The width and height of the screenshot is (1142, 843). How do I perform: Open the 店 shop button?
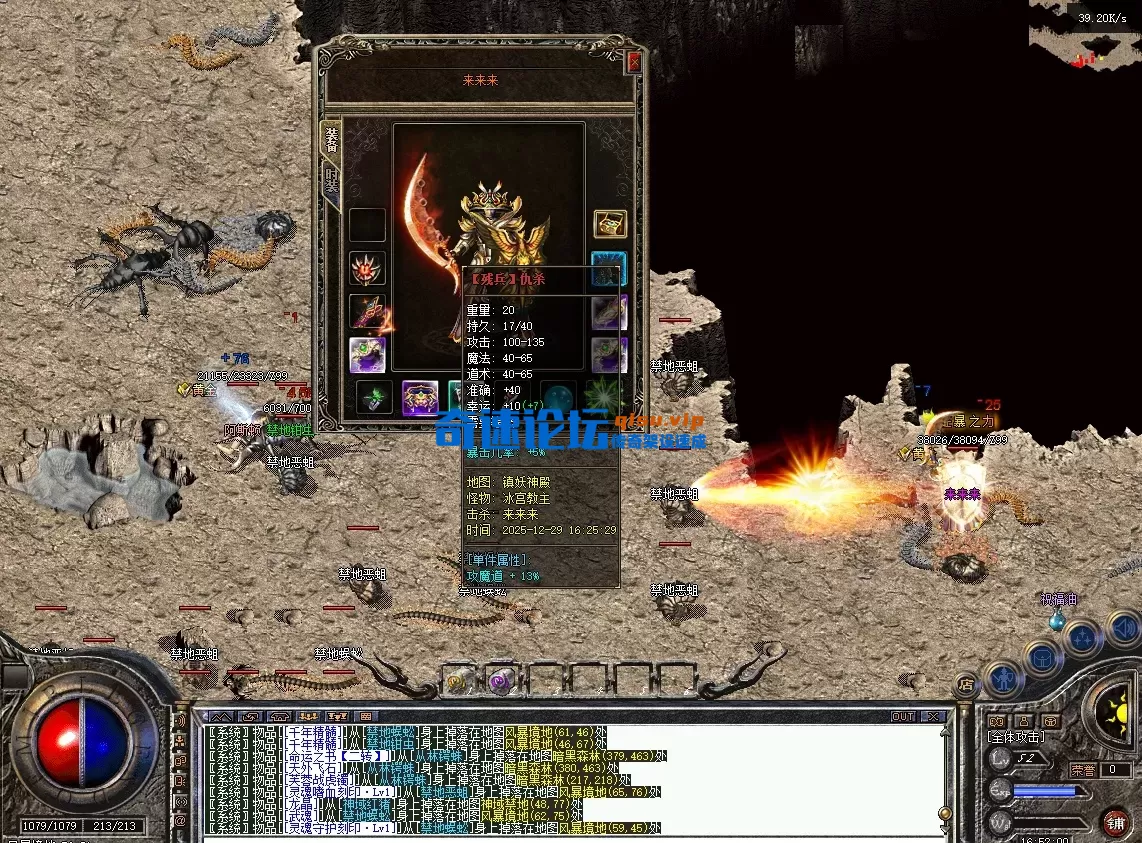click(967, 685)
